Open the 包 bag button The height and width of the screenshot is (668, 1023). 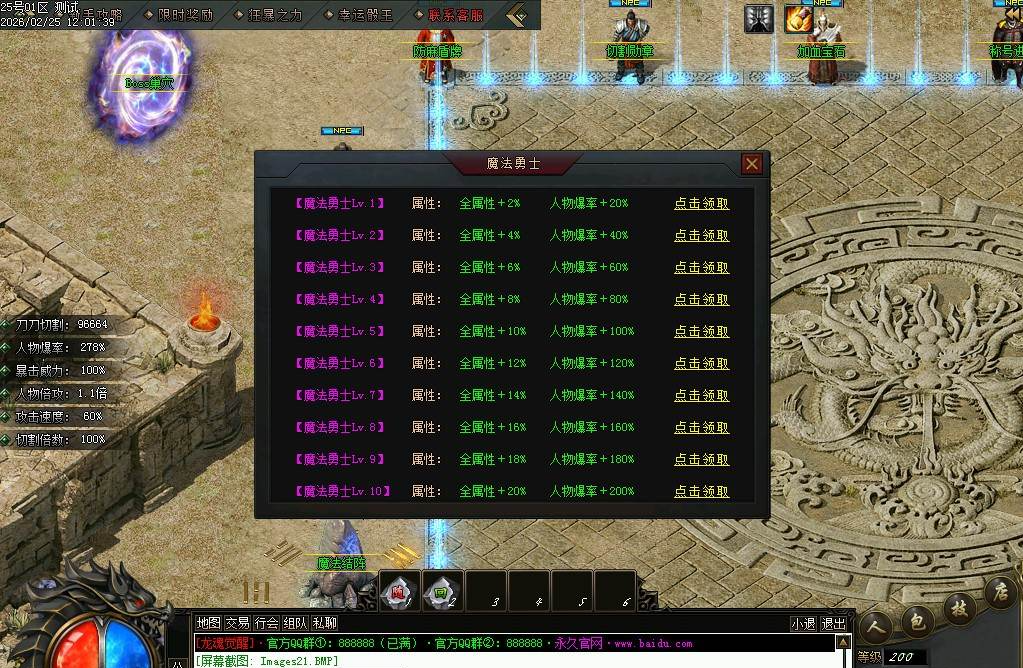click(x=917, y=622)
